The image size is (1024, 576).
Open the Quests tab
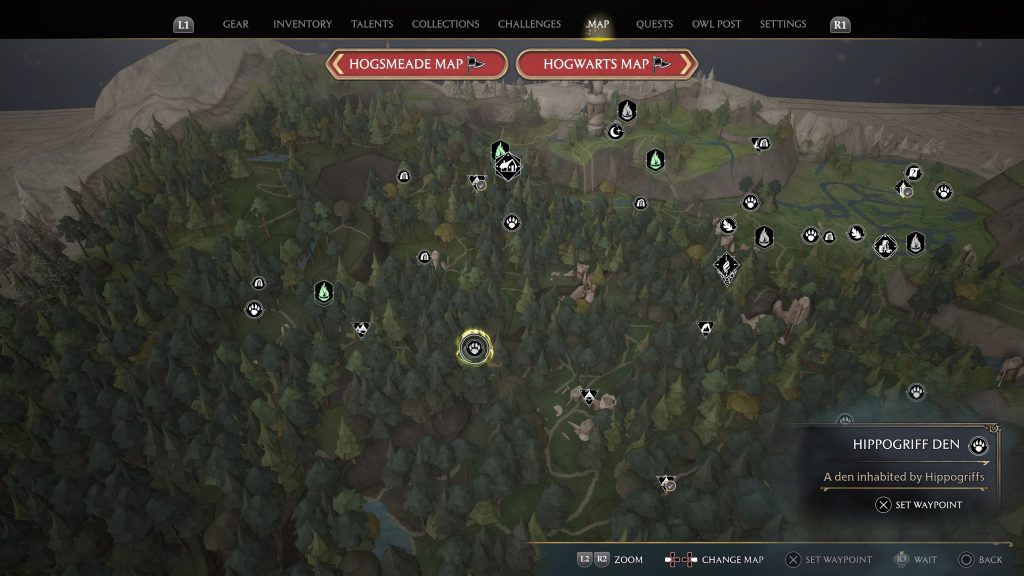click(654, 24)
